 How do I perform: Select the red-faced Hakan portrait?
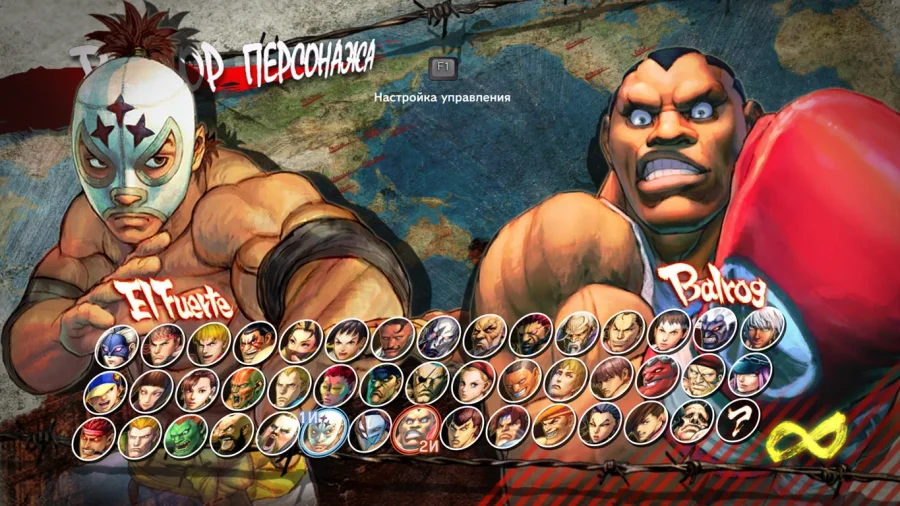[657, 375]
